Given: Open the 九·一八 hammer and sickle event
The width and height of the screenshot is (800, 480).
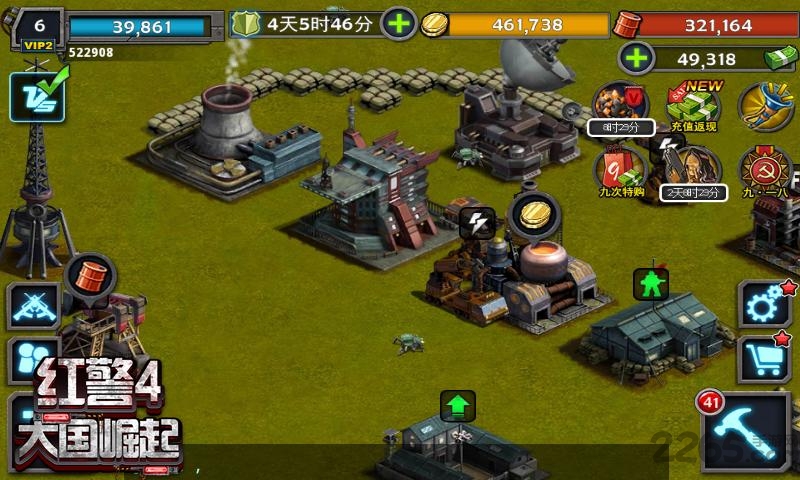Looking at the screenshot, I should click(765, 171).
